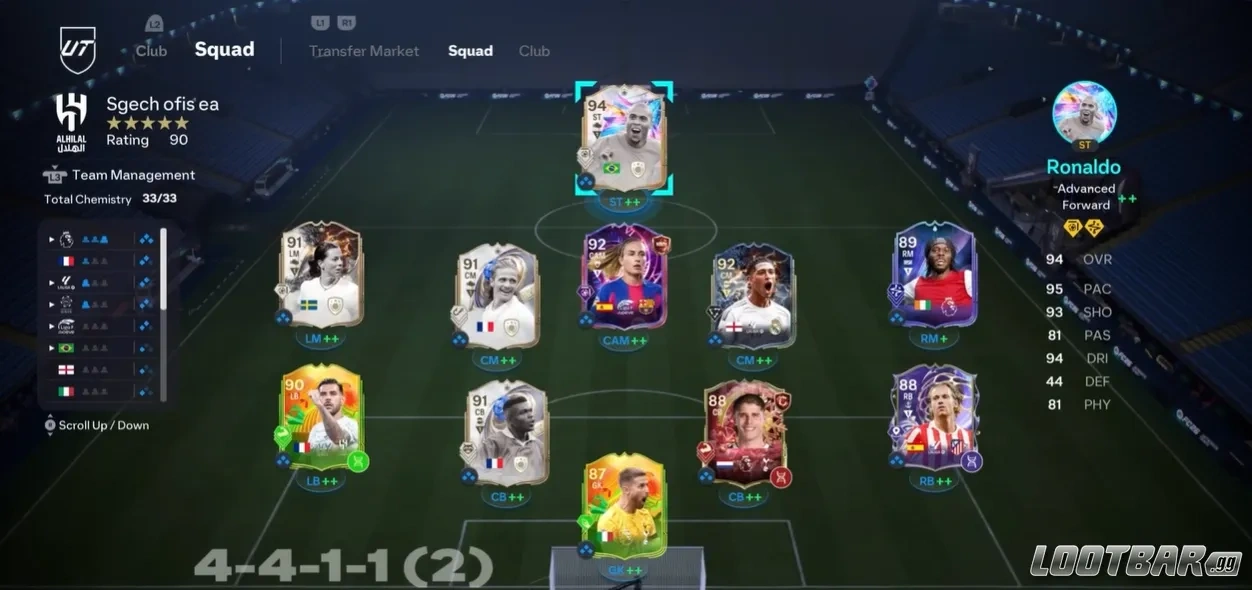Choose the 87 goalkeeper card
This screenshot has width=1252, height=590.
(624, 505)
